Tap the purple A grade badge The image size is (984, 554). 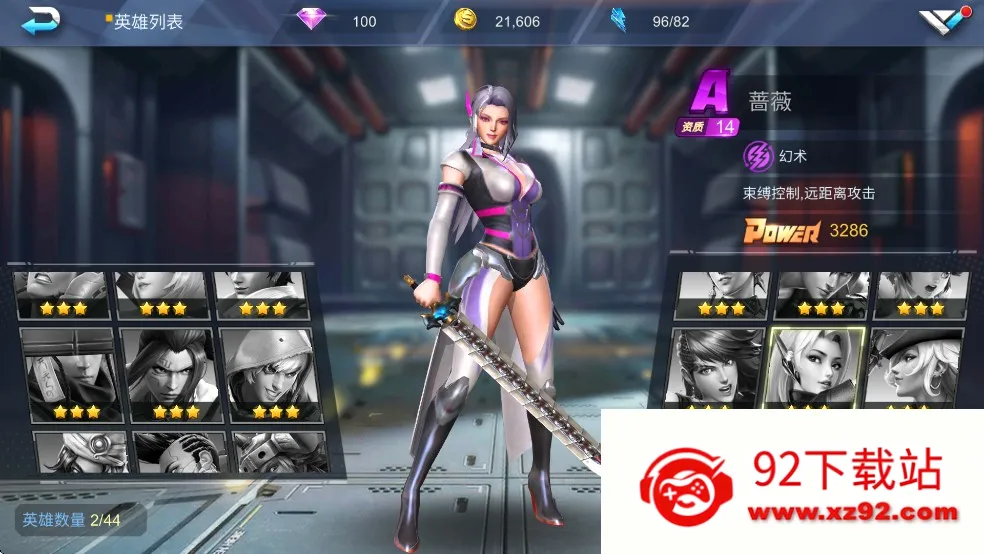(x=711, y=96)
